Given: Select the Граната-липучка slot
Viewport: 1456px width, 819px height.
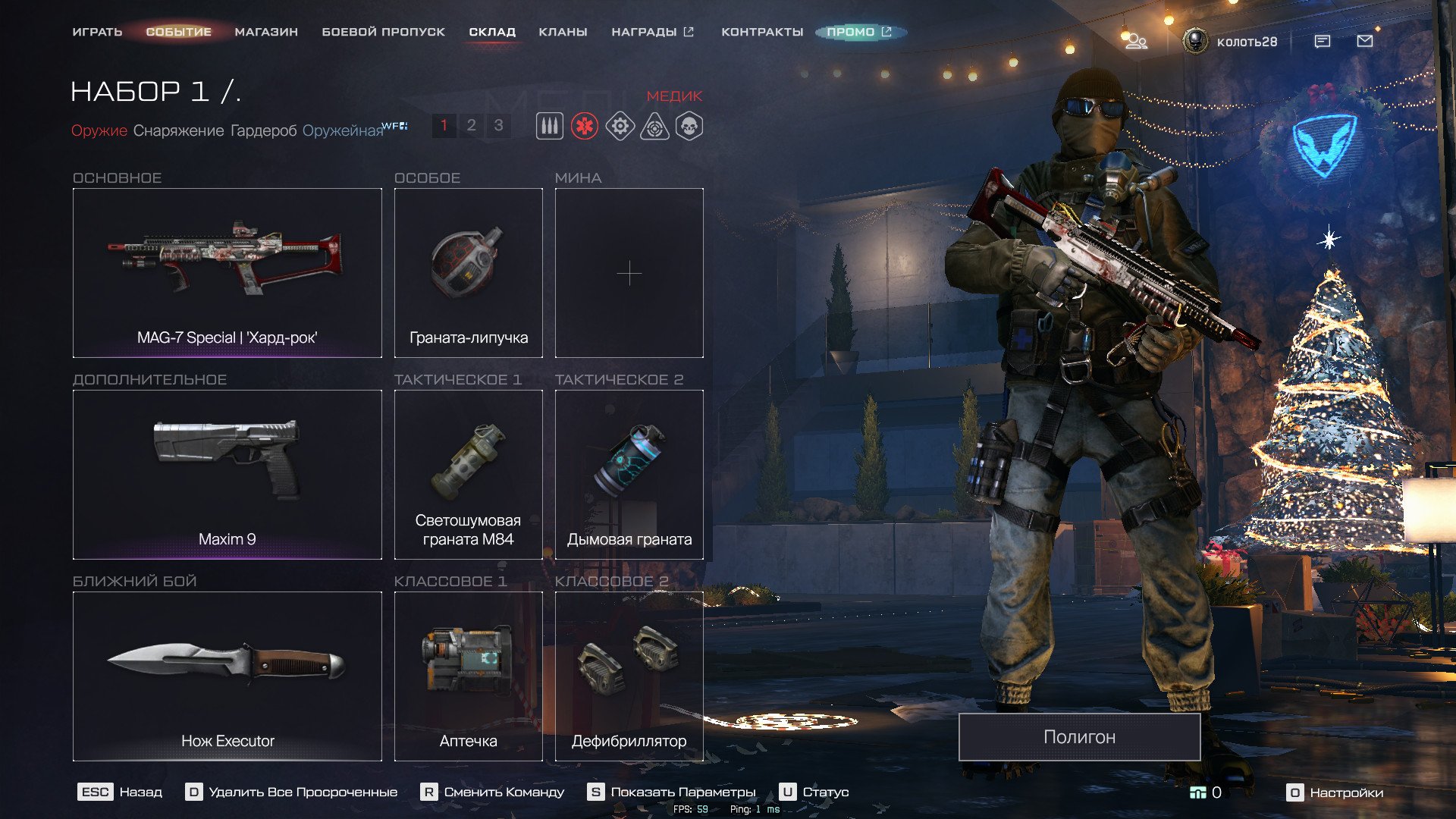Looking at the screenshot, I should [468, 272].
